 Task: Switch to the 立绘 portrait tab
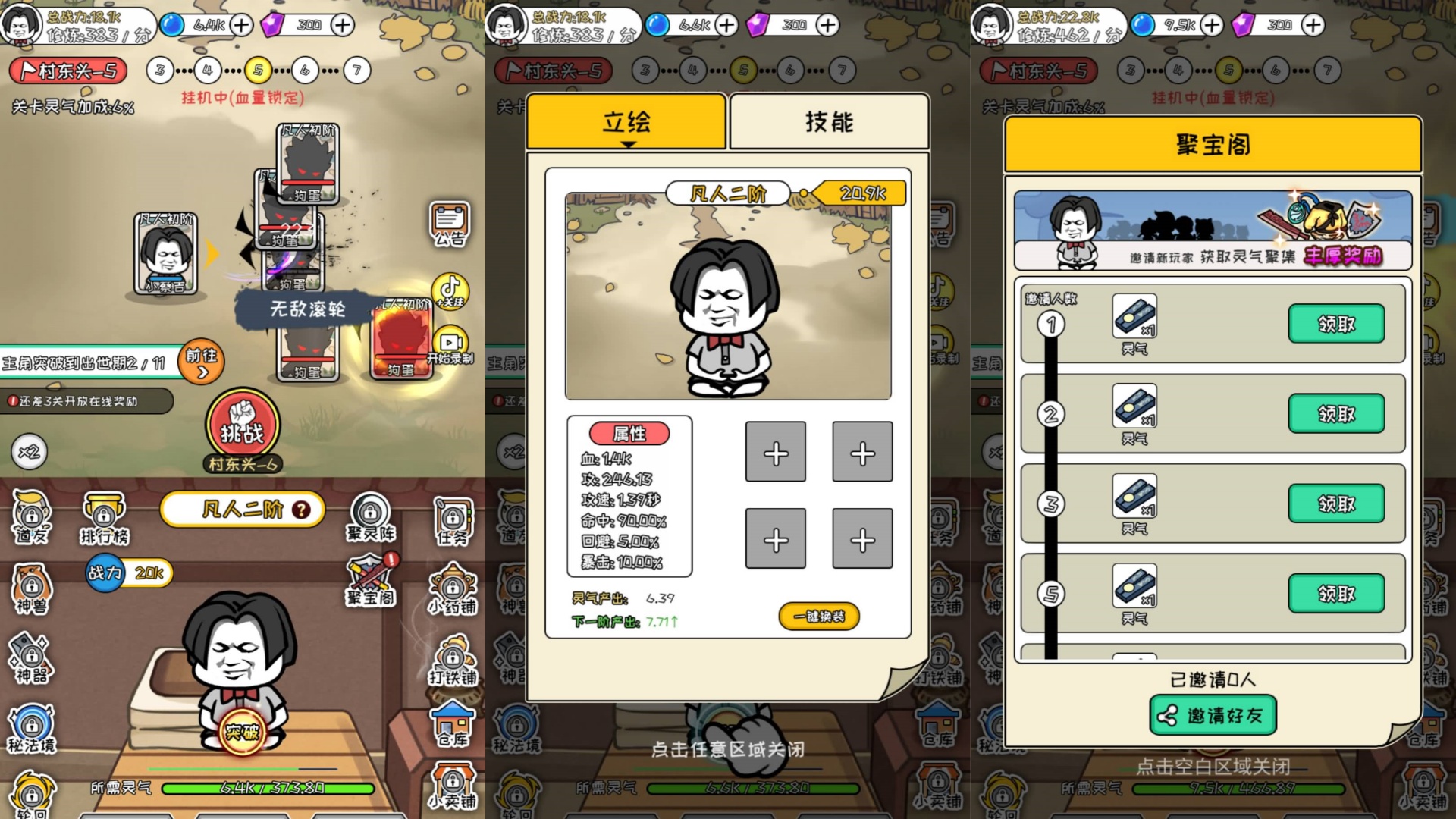[627, 121]
